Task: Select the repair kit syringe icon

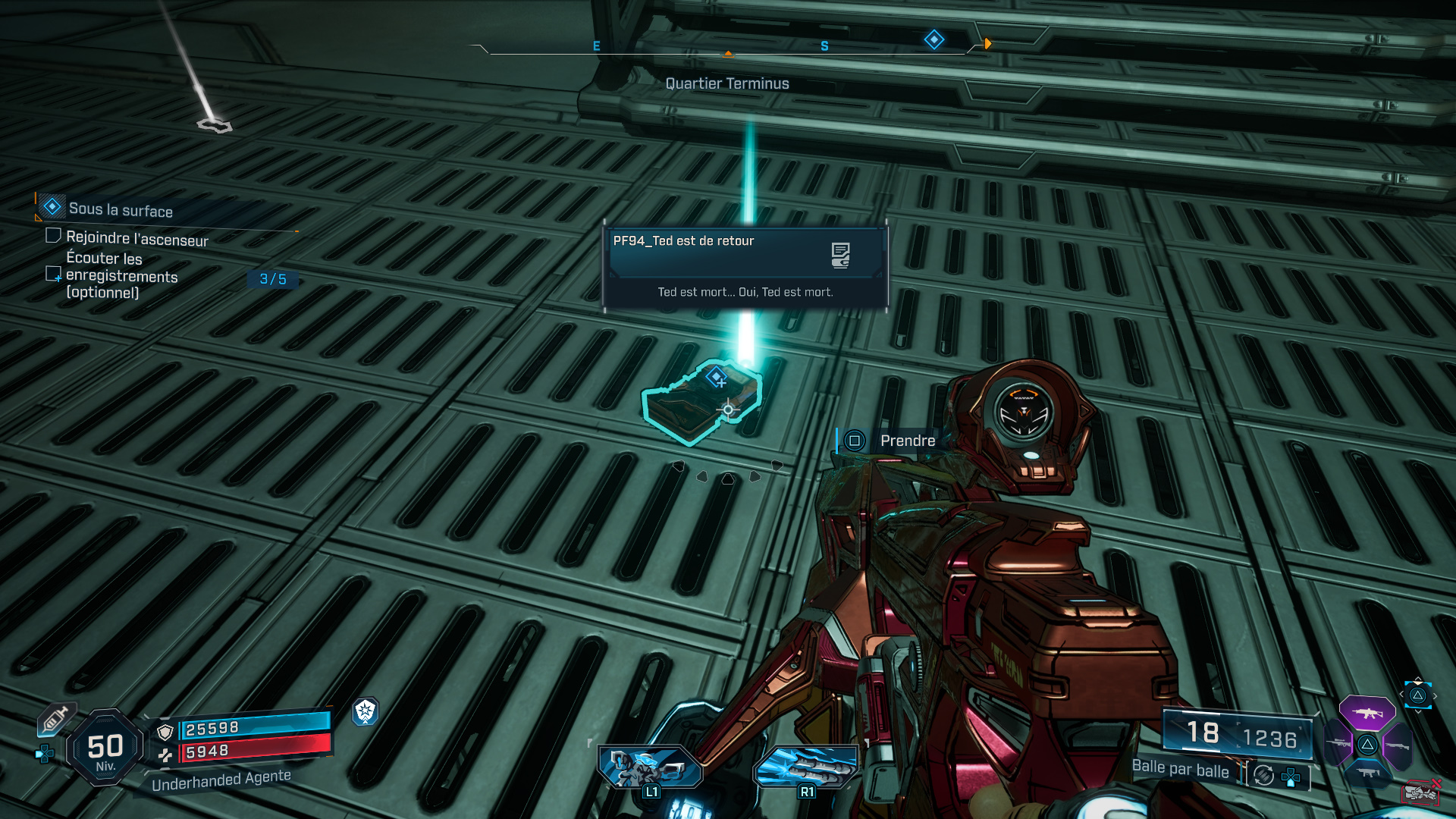Action: [55, 720]
